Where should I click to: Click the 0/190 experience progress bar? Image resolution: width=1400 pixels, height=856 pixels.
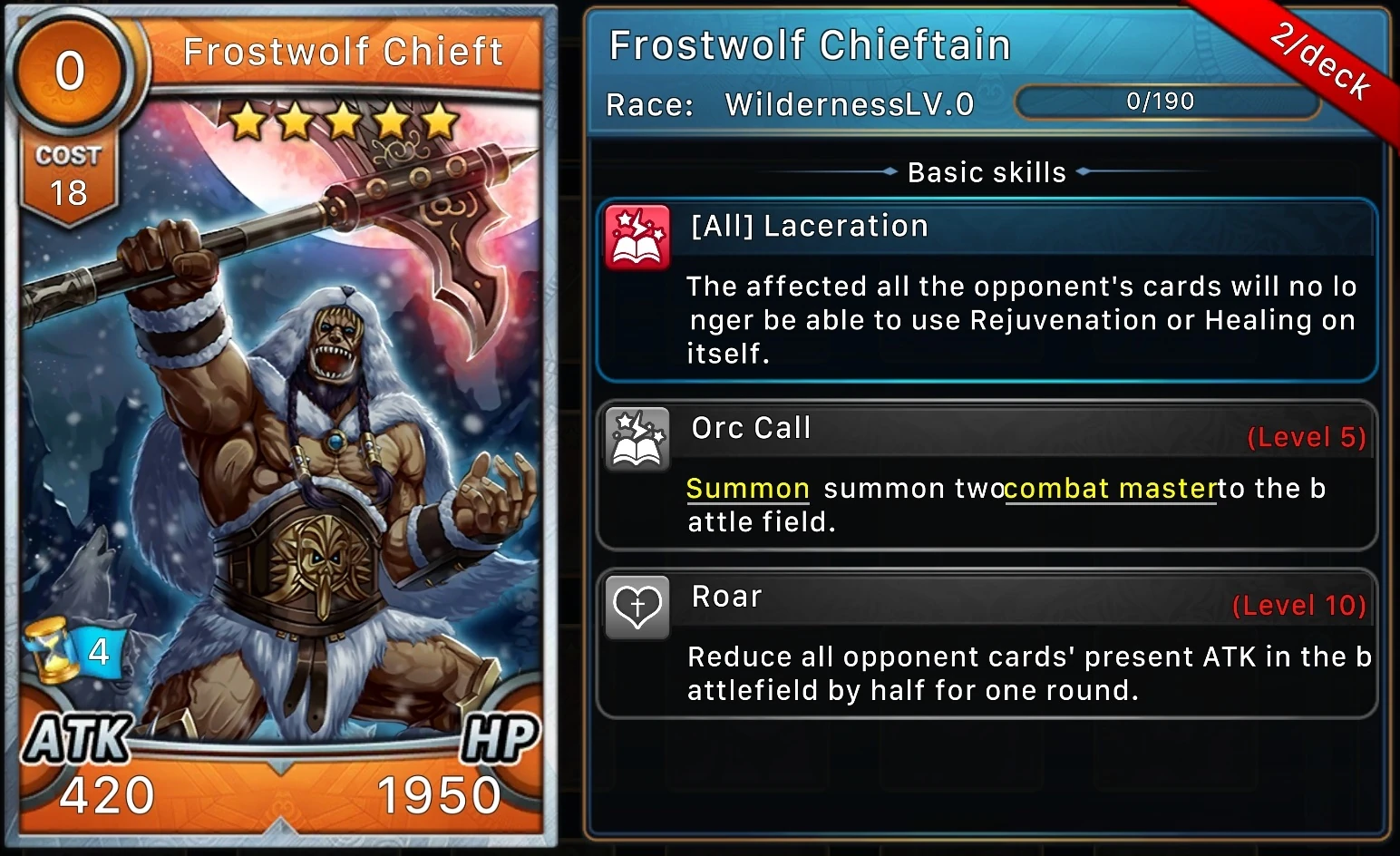[1166, 102]
